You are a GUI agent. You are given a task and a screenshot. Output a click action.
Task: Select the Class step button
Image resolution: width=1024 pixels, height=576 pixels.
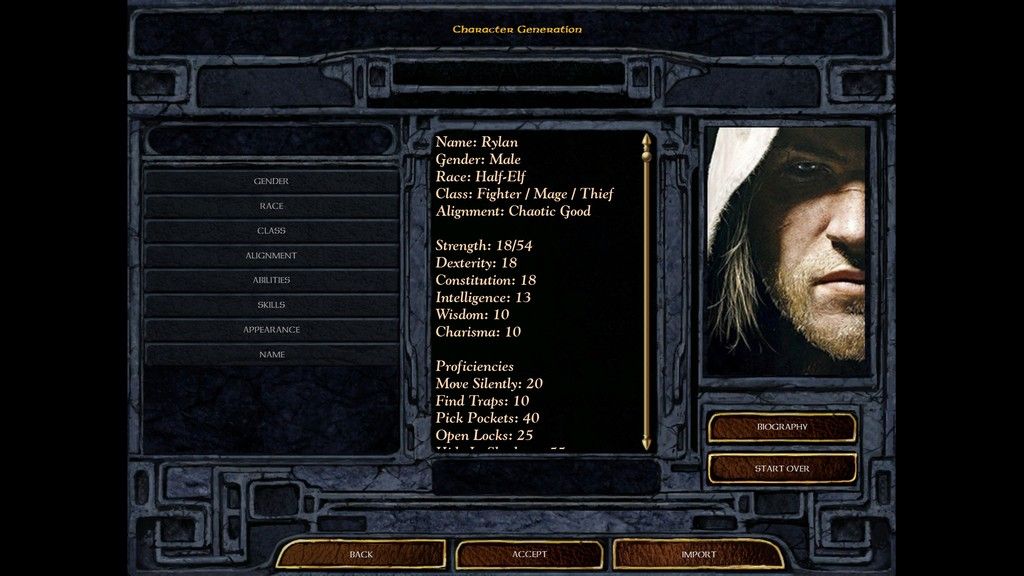pos(271,231)
